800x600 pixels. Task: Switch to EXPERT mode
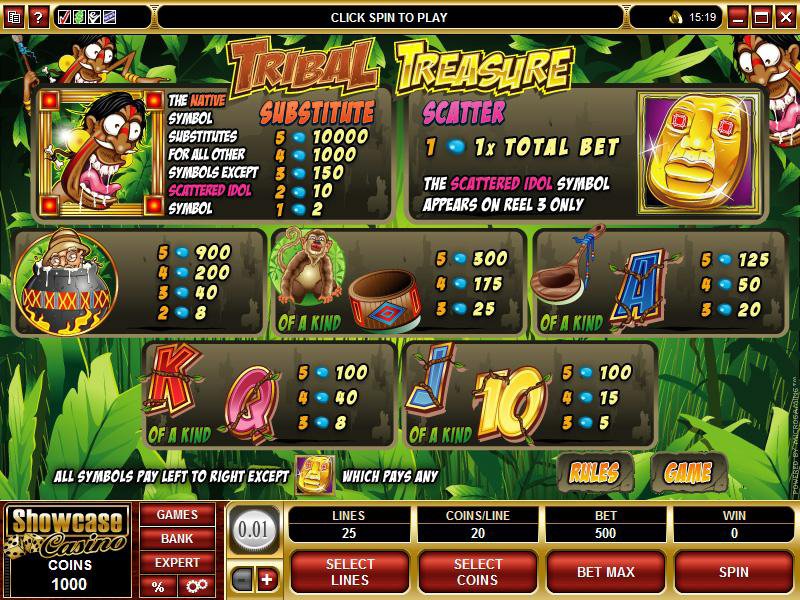[176, 563]
